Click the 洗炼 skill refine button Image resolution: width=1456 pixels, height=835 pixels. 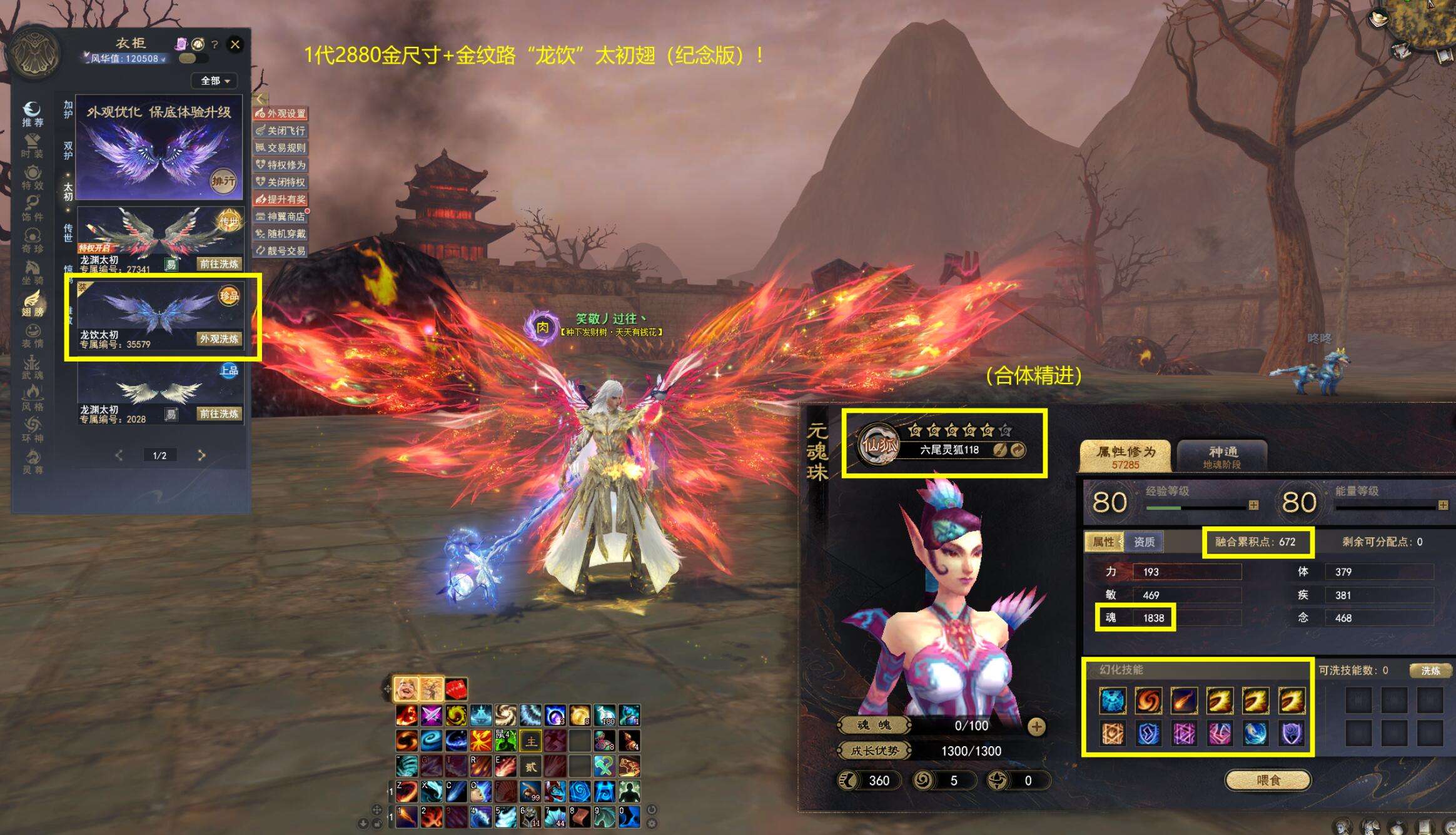1430,671
